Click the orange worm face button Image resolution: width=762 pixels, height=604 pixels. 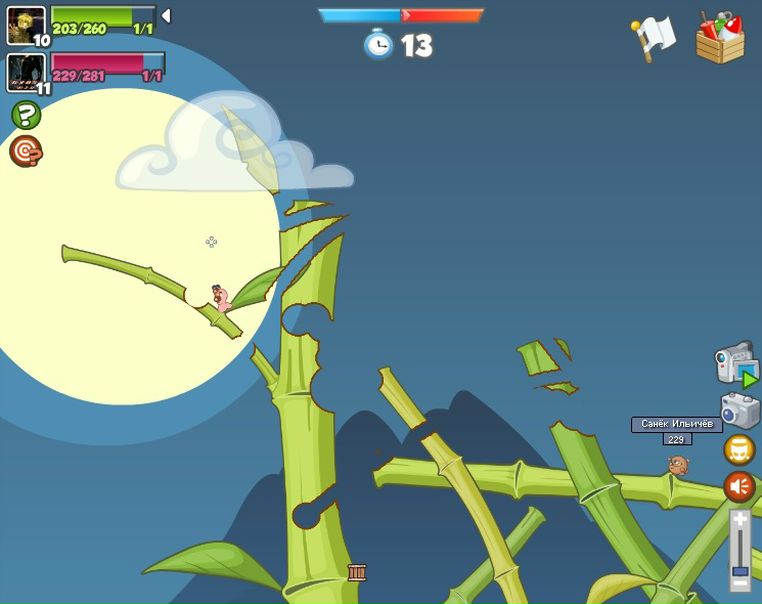click(739, 450)
